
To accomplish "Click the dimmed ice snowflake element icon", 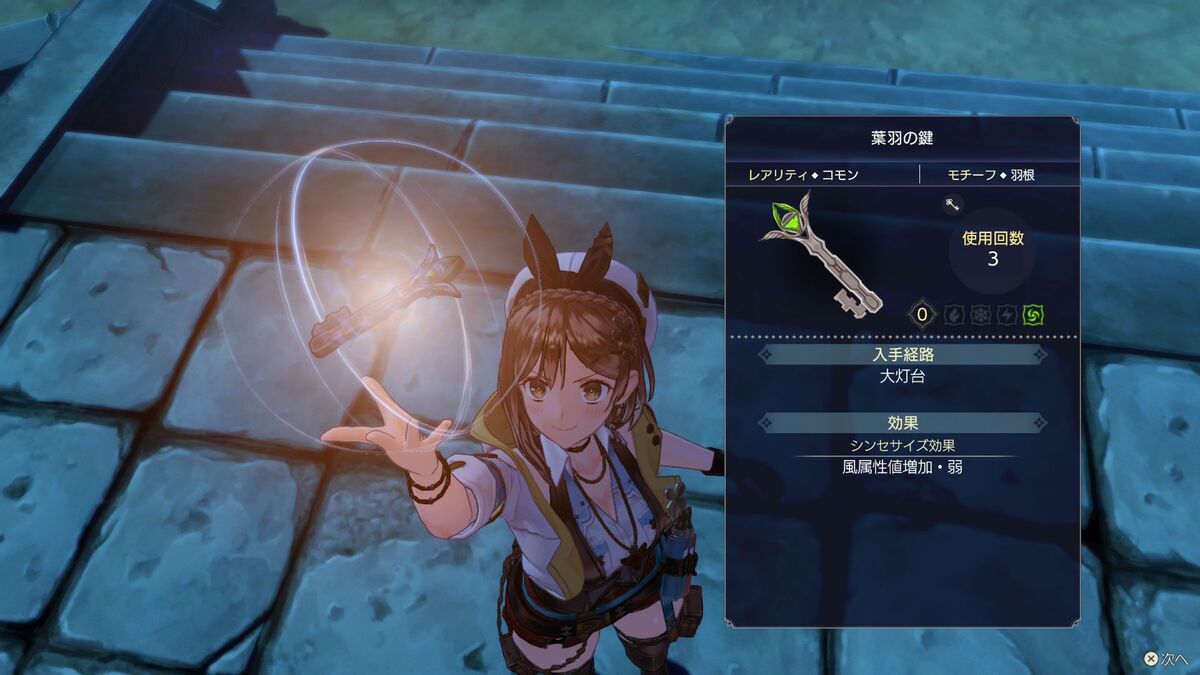I will point(981,315).
